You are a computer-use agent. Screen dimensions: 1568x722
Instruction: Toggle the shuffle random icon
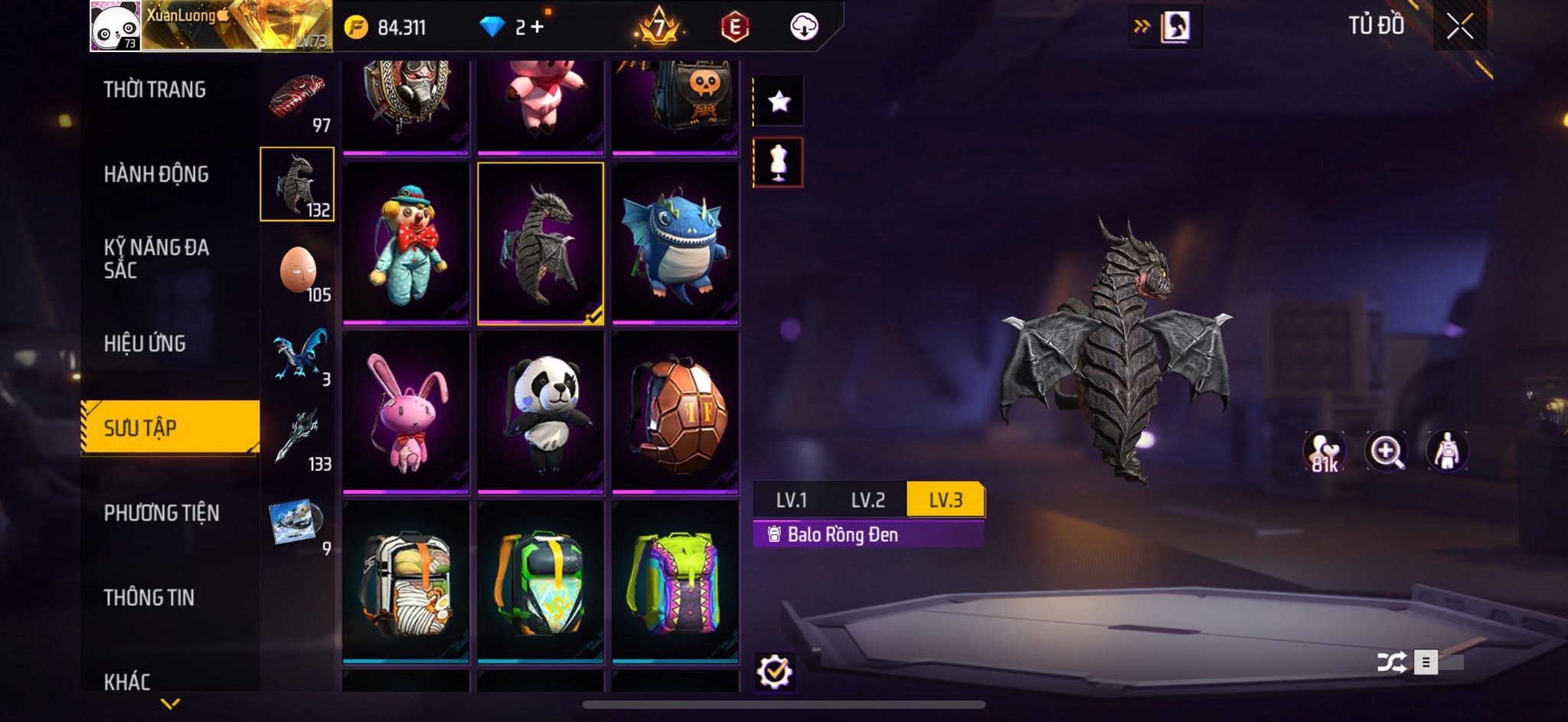pos(1391,662)
